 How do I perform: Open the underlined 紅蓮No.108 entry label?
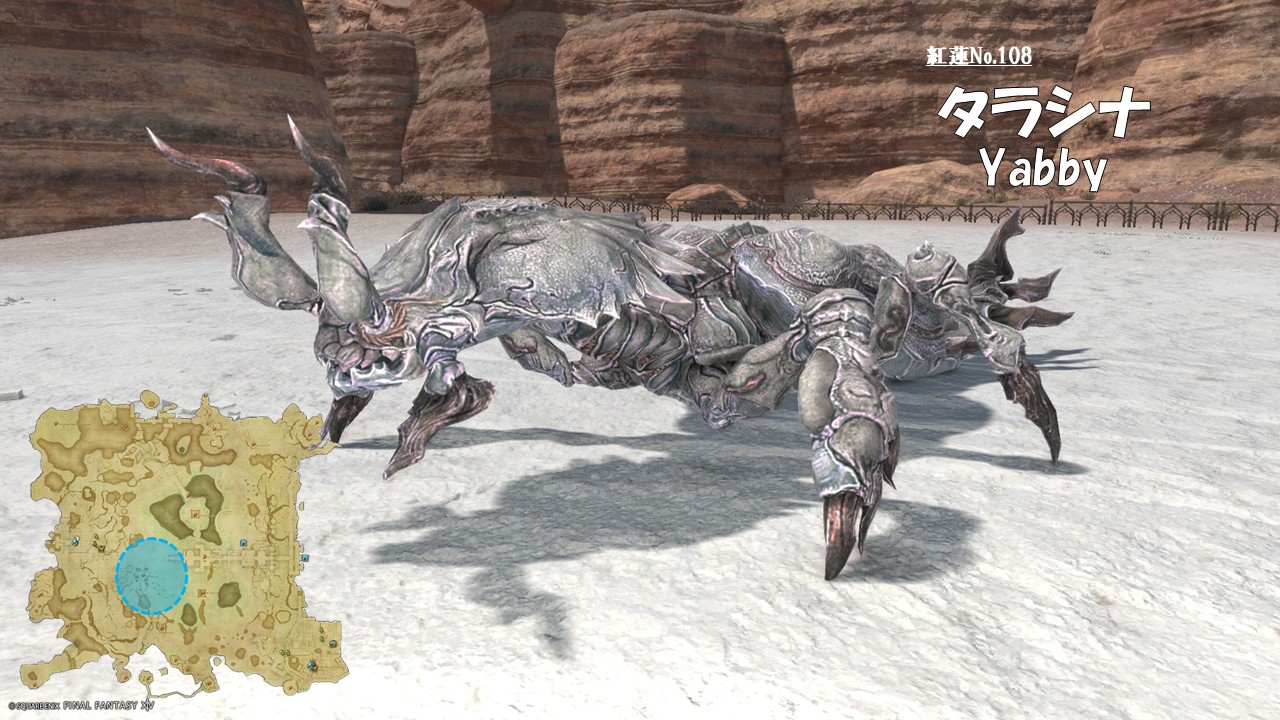click(978, 56)
